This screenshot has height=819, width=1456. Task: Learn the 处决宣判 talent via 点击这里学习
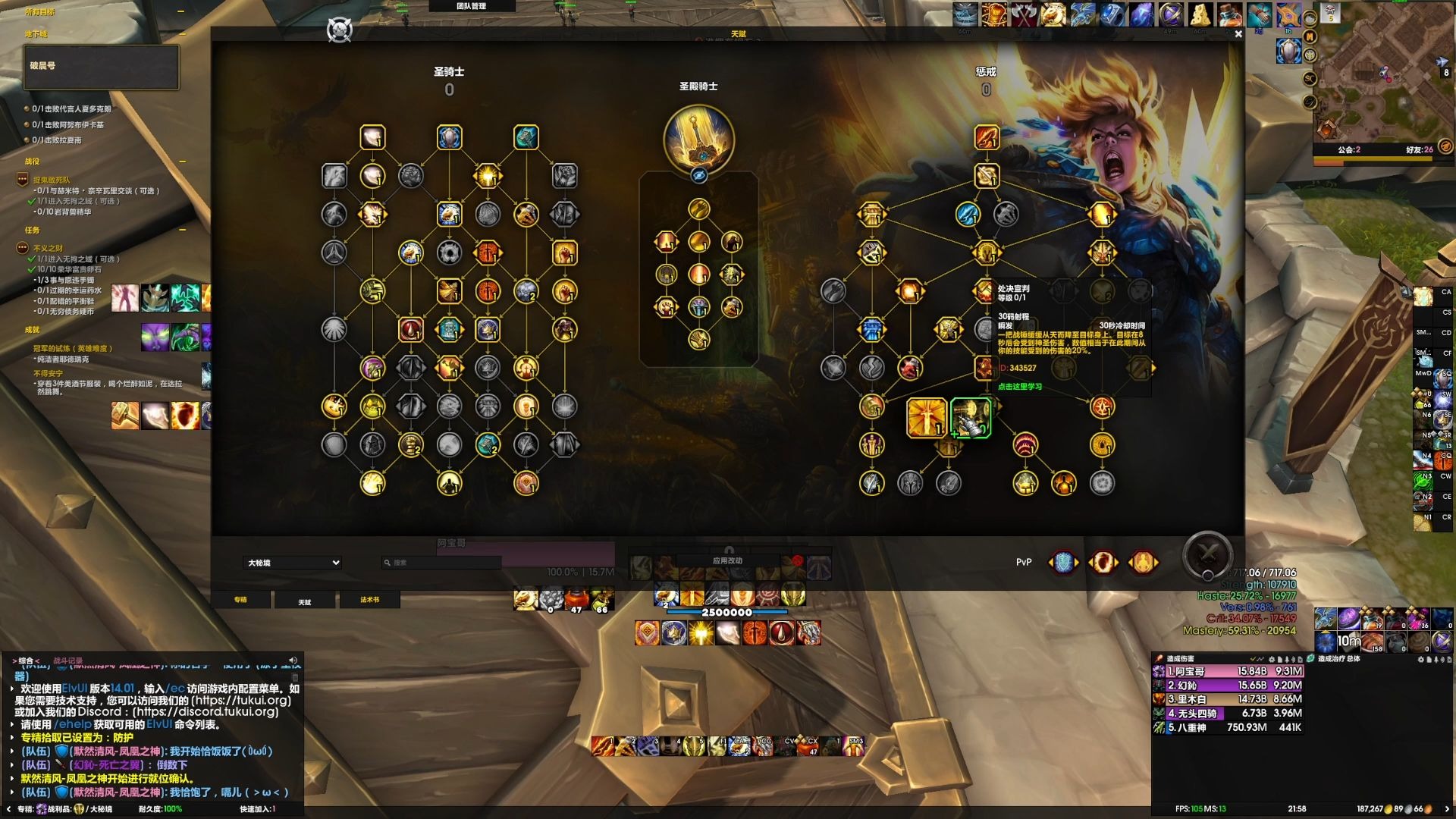[1020, 387]
